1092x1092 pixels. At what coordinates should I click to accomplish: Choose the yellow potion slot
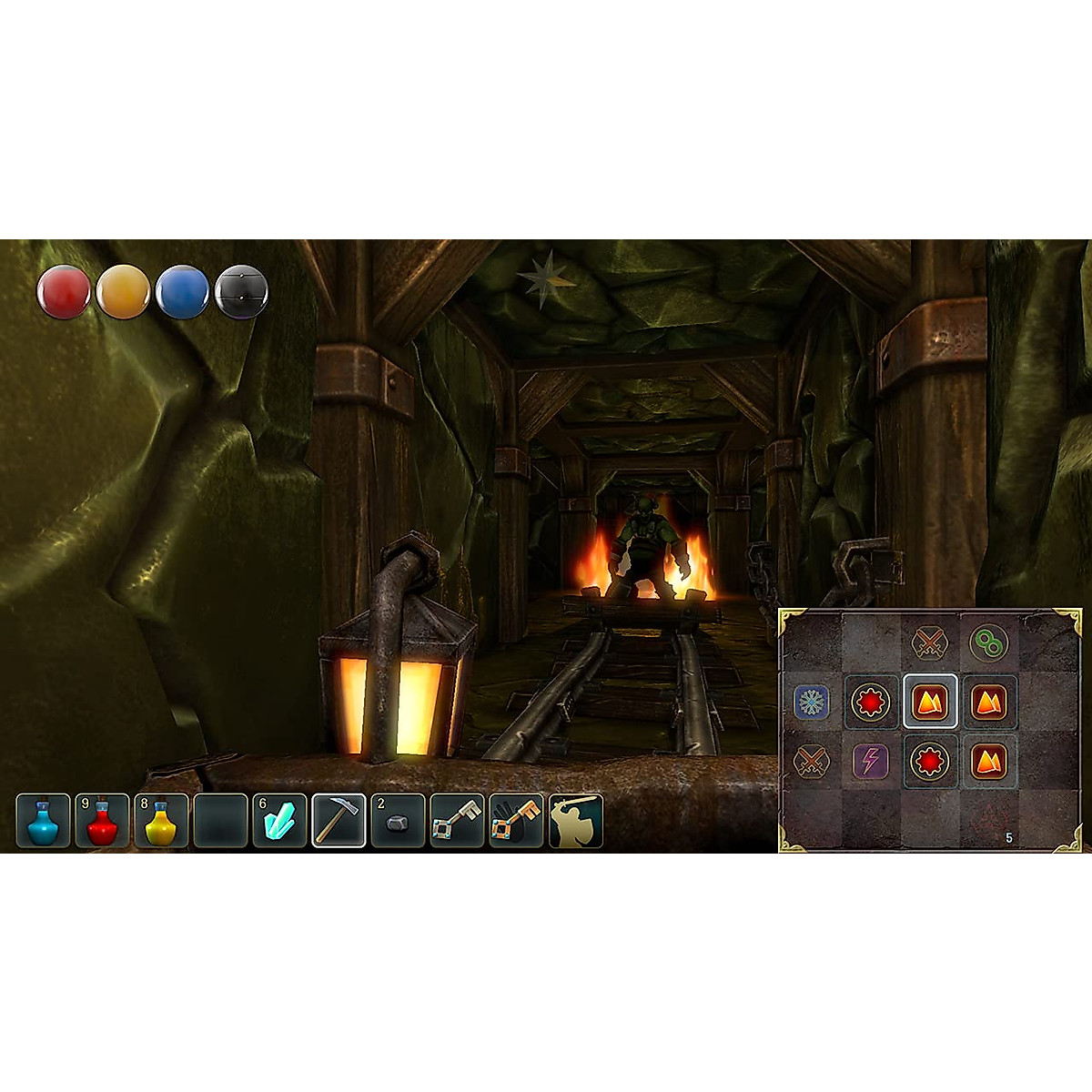161,821
